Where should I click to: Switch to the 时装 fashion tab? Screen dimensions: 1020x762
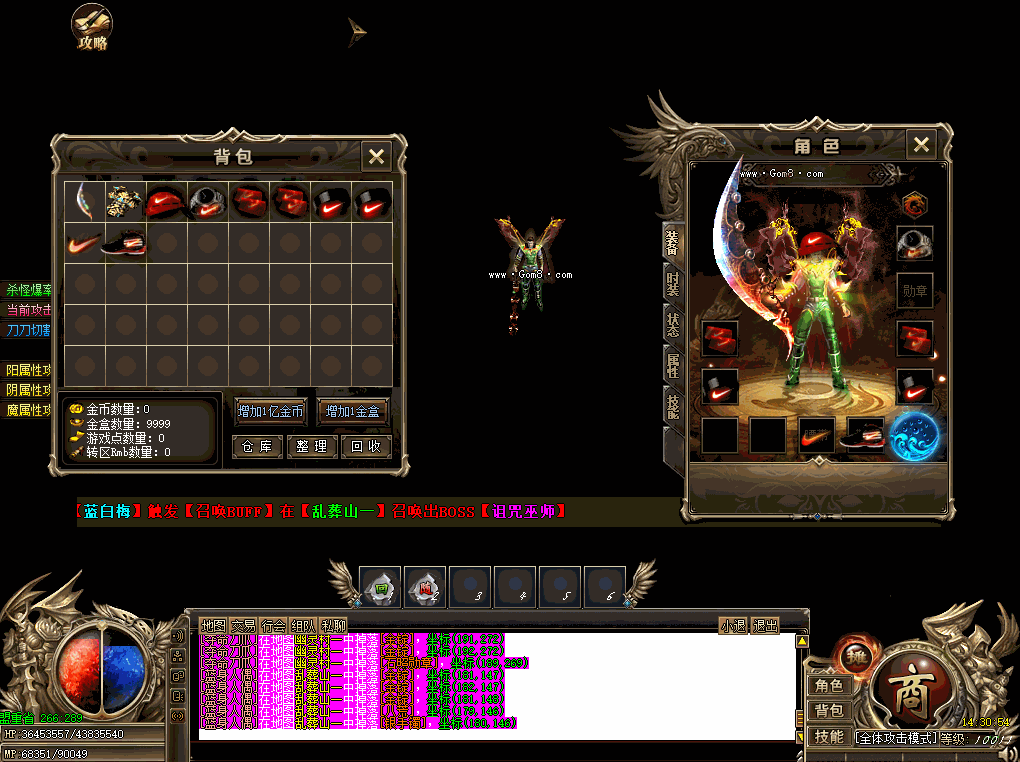pyautogui.click(x=673, y=284)
